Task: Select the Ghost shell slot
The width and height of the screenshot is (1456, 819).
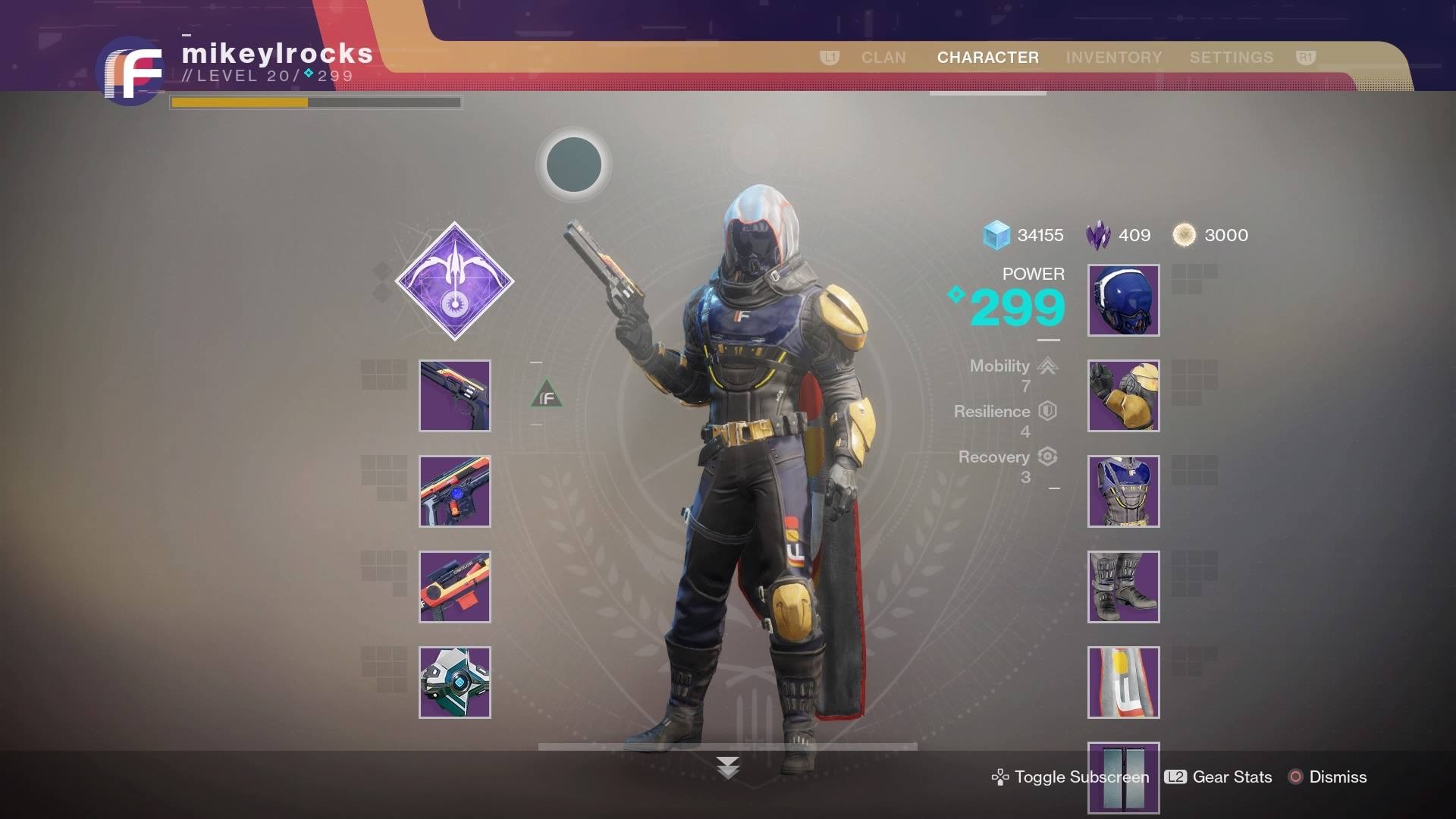Action: click(x=455, y=682)
